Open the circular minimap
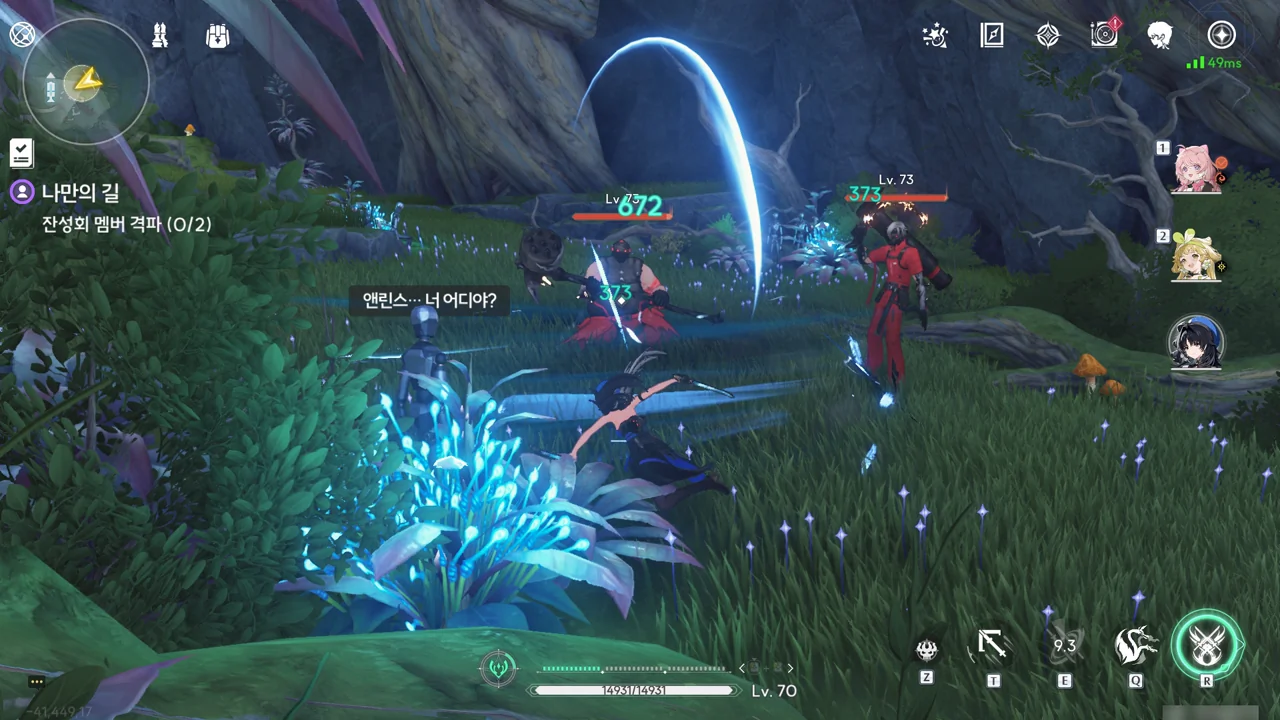Viewport: 1280px width, 720px height. [x=86, y=82]
